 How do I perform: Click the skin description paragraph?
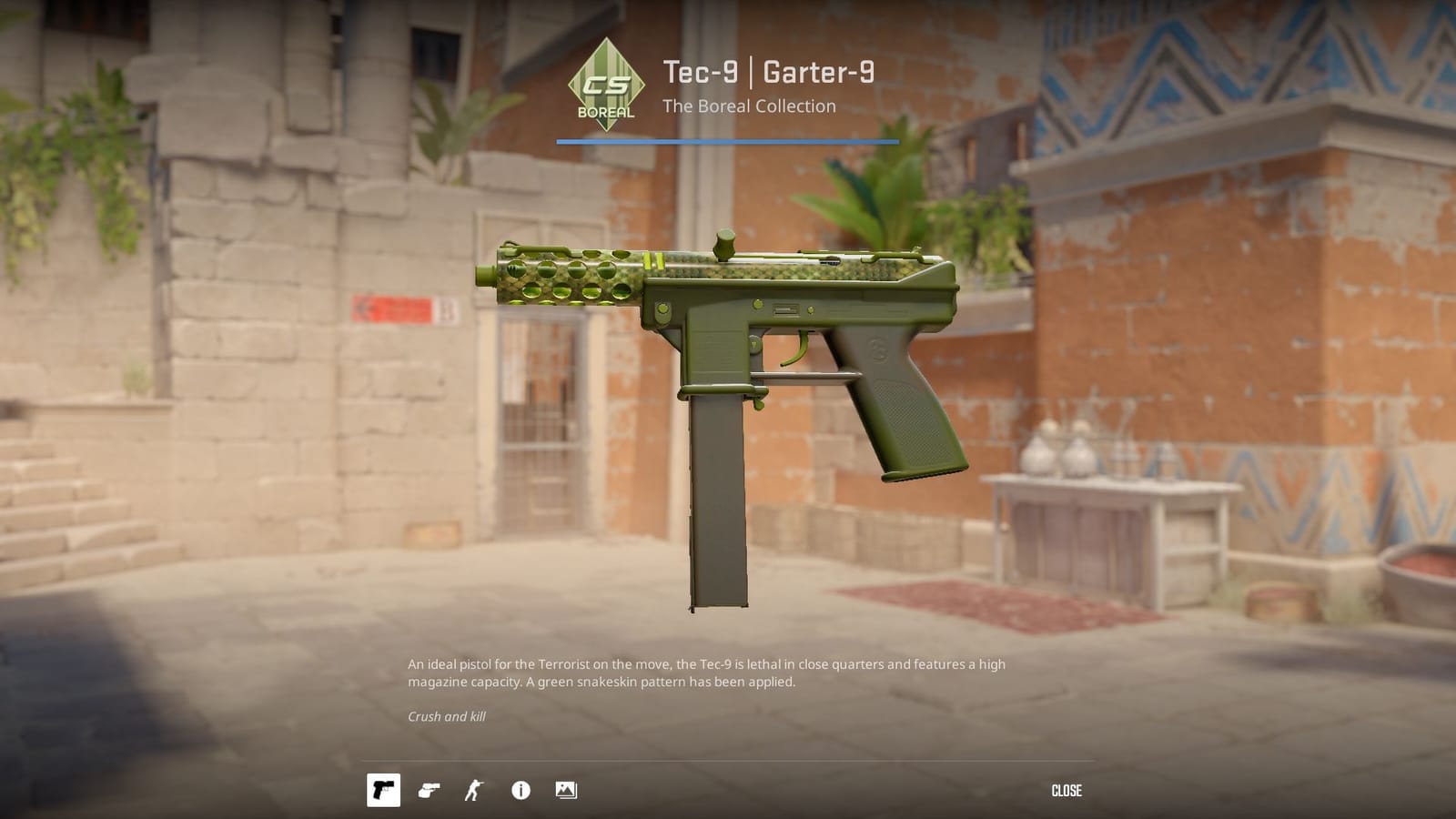[706, 673]
